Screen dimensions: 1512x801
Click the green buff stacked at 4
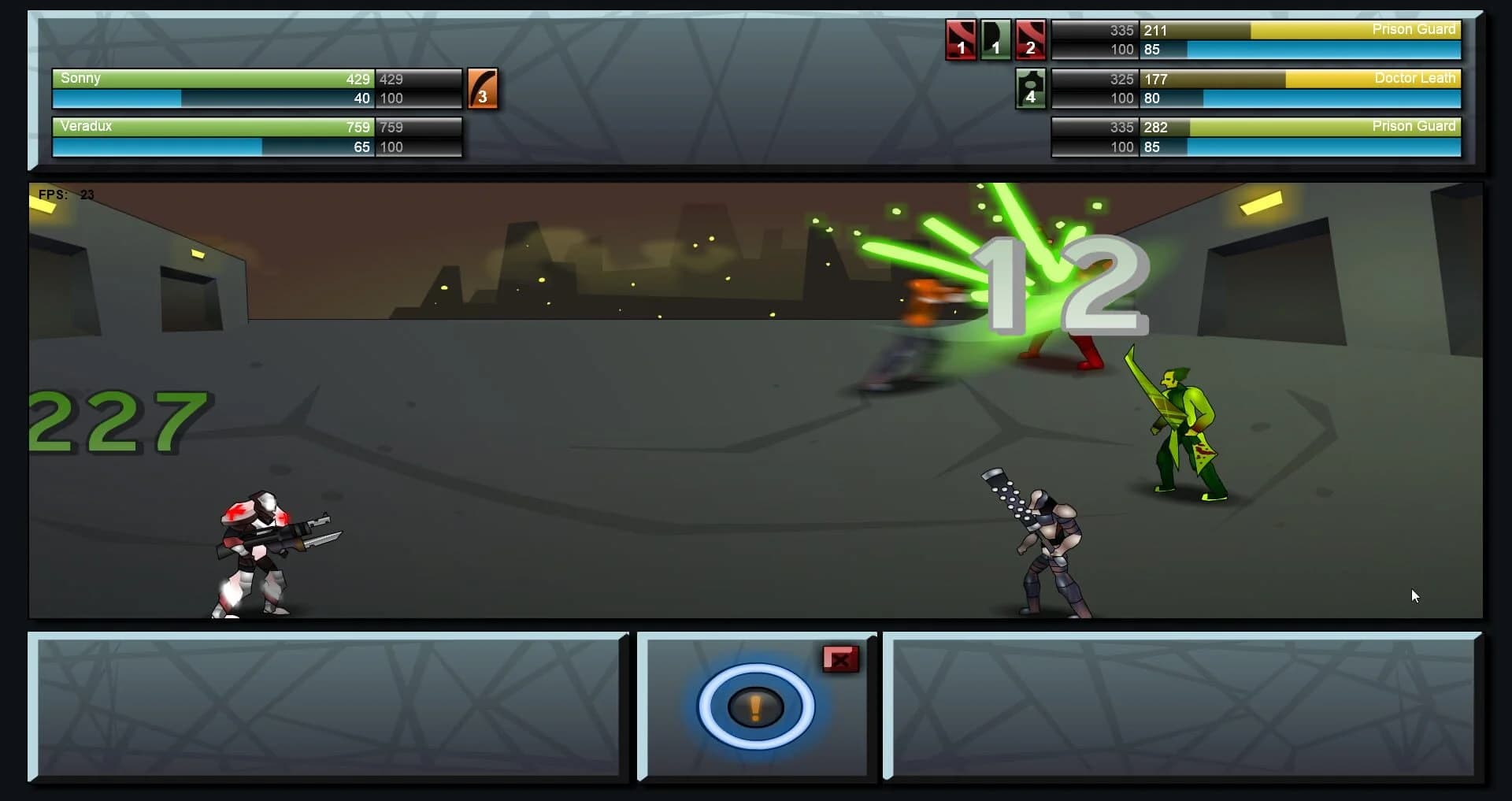1032,88
